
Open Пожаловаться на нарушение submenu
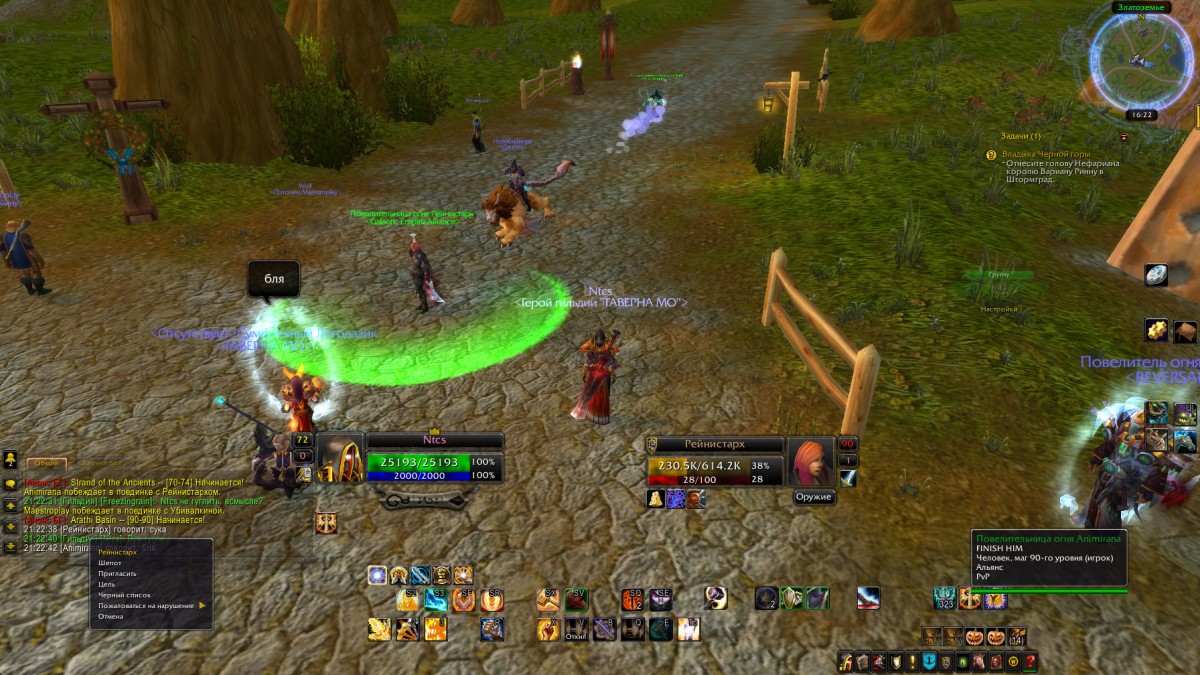[146, 606]
